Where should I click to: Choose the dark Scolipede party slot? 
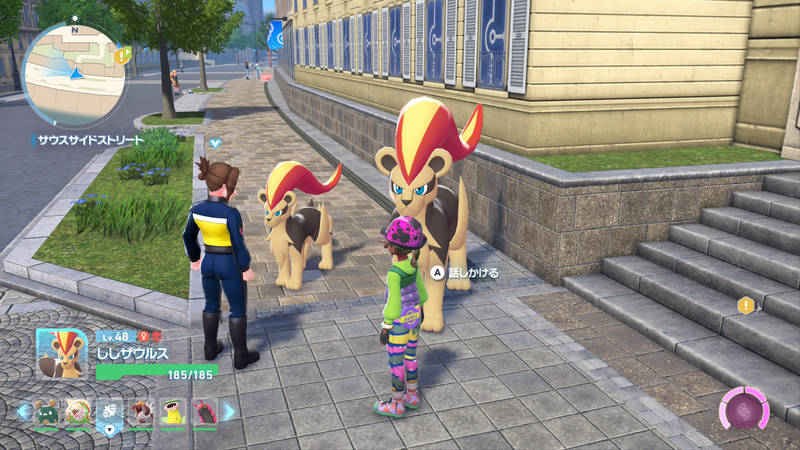pyautogui.click(x=204, y=411)
